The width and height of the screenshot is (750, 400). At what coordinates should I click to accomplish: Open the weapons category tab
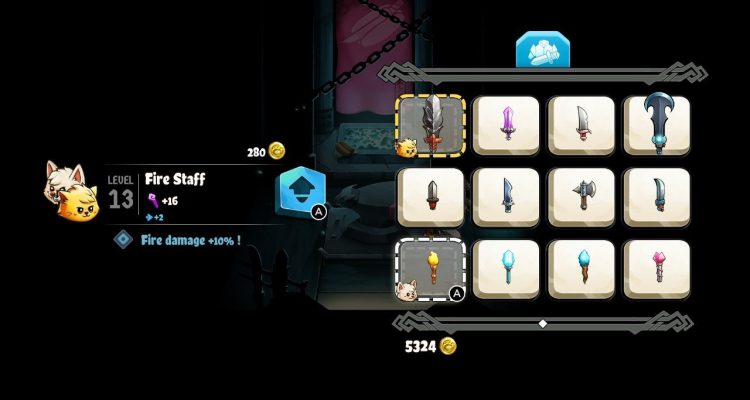(541, 51)
